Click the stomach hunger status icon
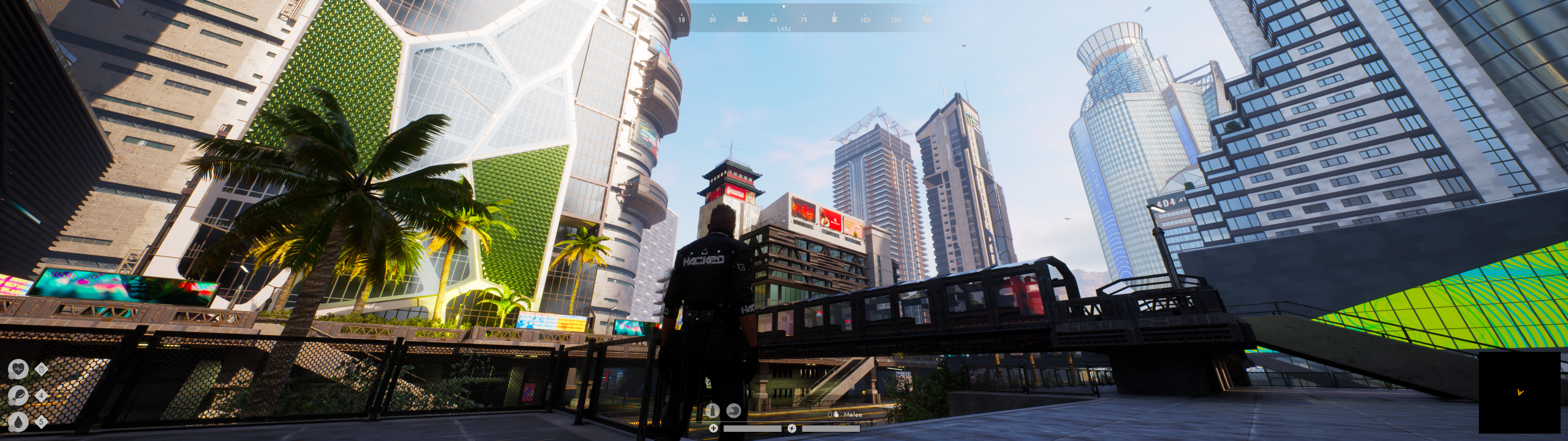1568x441 pixels. click(x=733, y=410)
